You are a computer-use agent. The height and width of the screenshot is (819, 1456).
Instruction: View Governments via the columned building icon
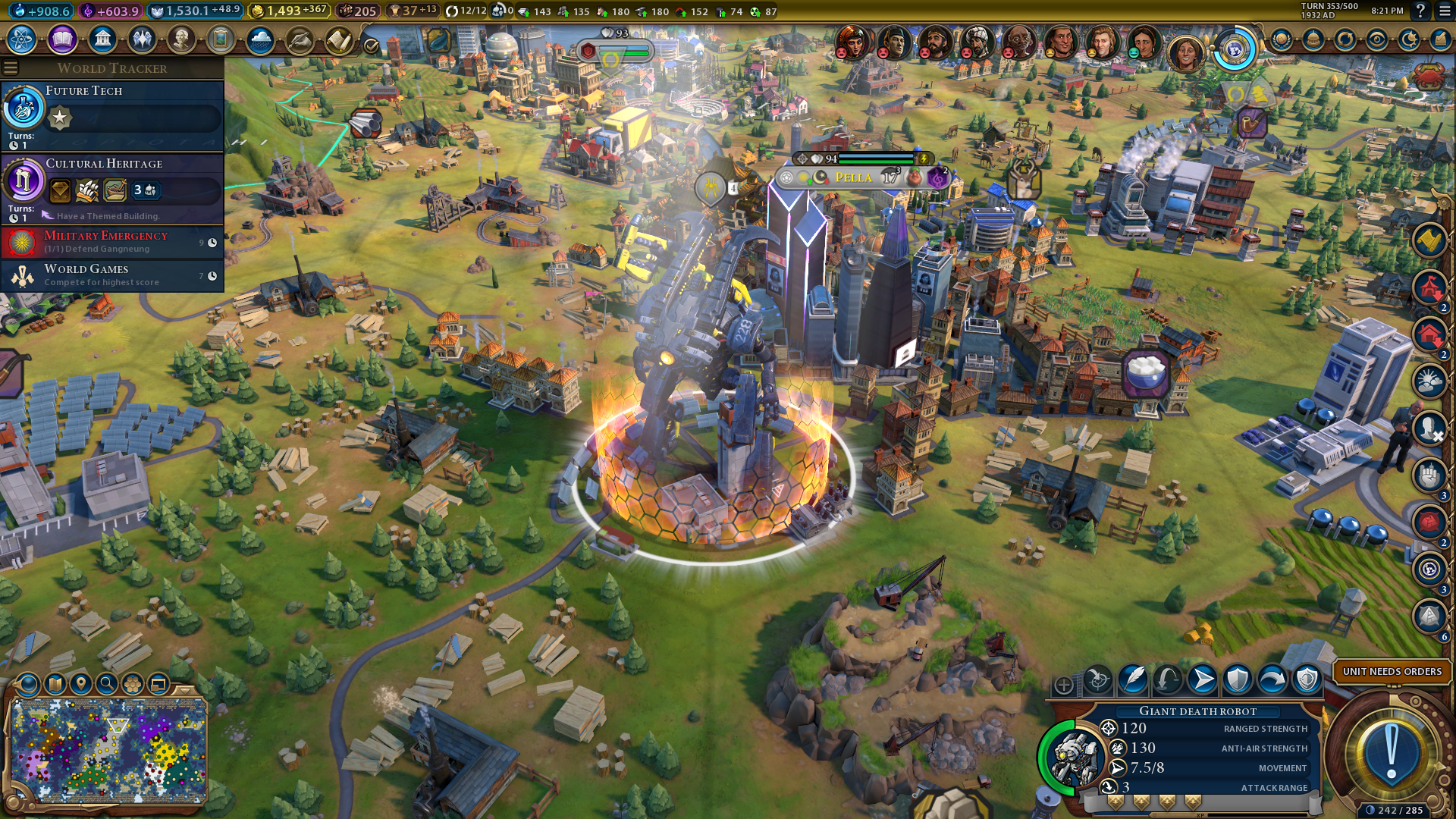pyautogui.click(x=102, y=39)
